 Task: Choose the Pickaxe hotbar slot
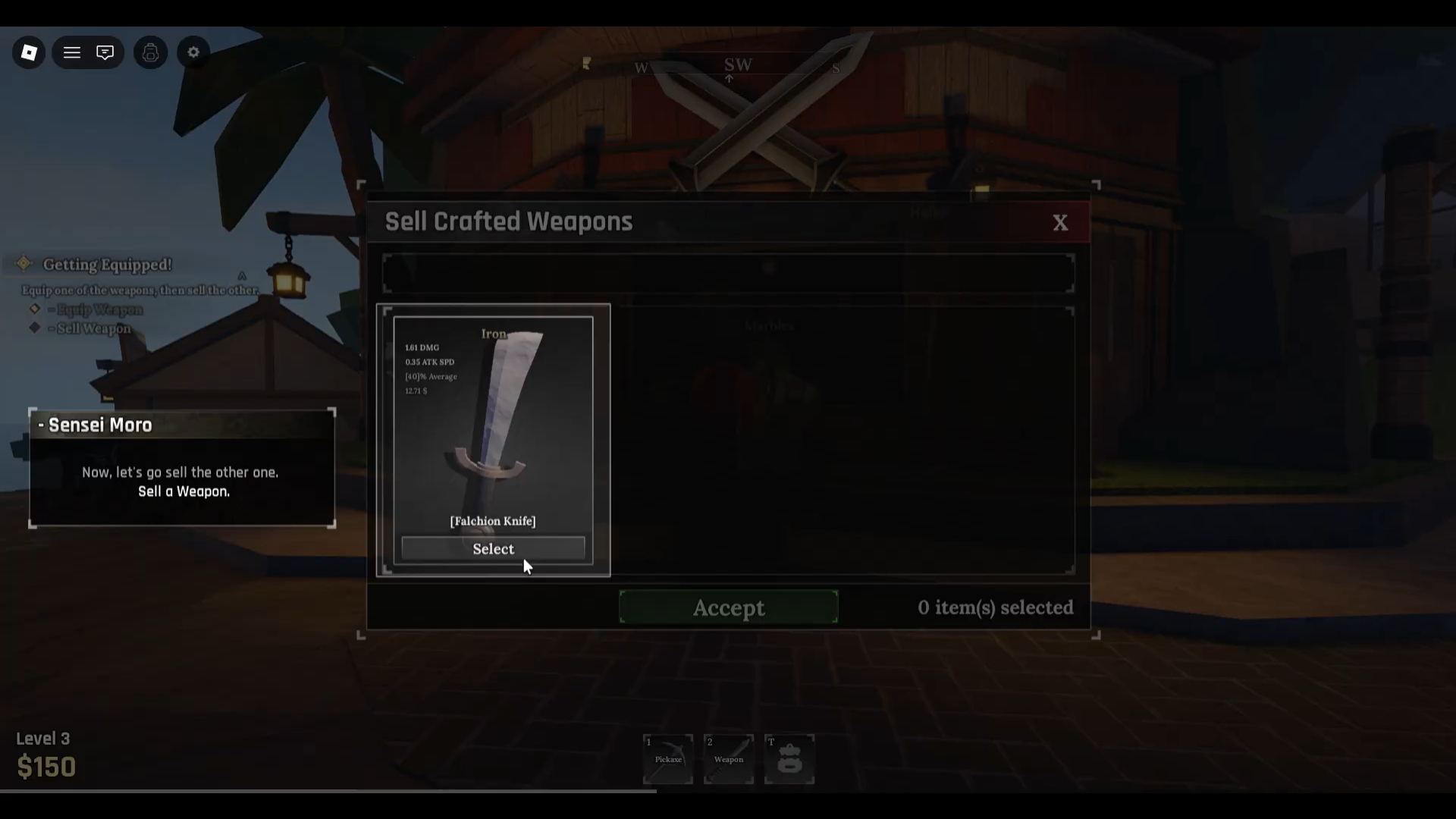click(668, 758)
